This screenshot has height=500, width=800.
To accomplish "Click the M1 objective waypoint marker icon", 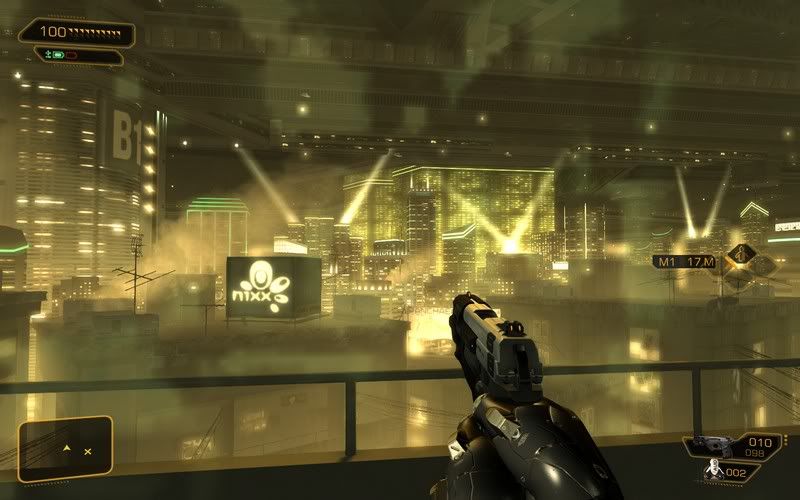I will [742, 257].
